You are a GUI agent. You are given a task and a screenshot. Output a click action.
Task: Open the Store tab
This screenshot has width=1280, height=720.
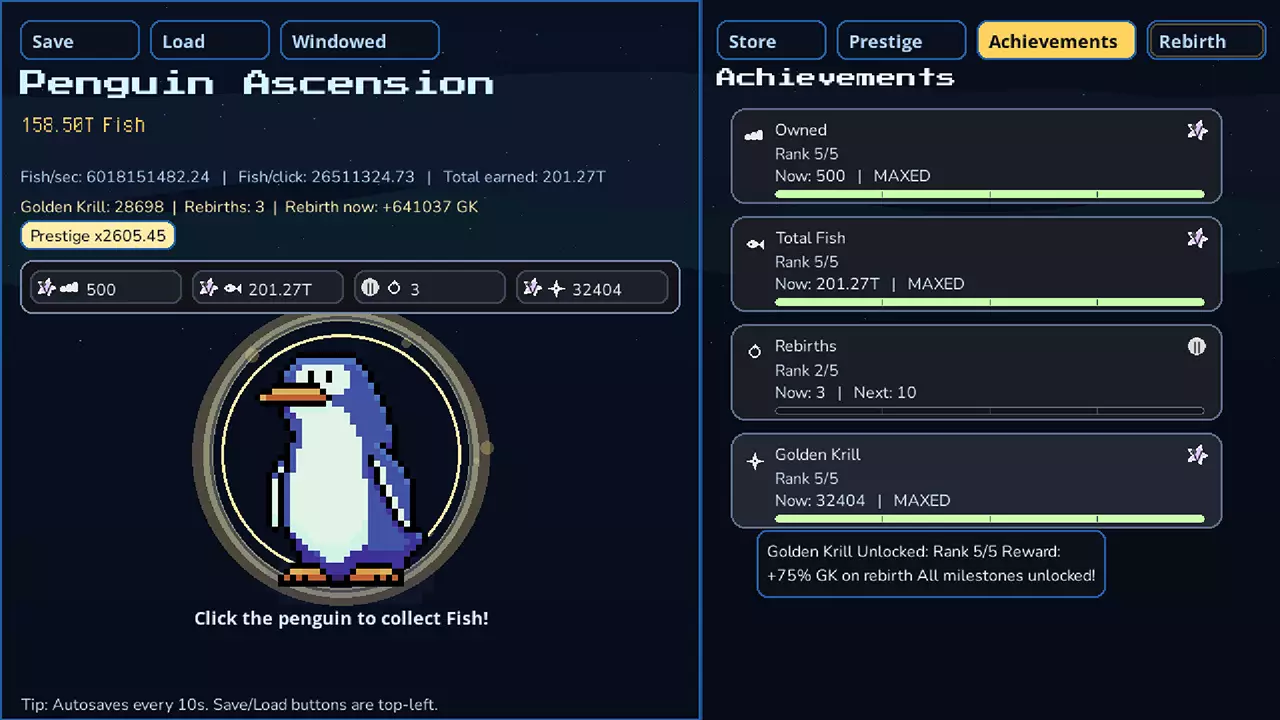(x=770, y=41)
